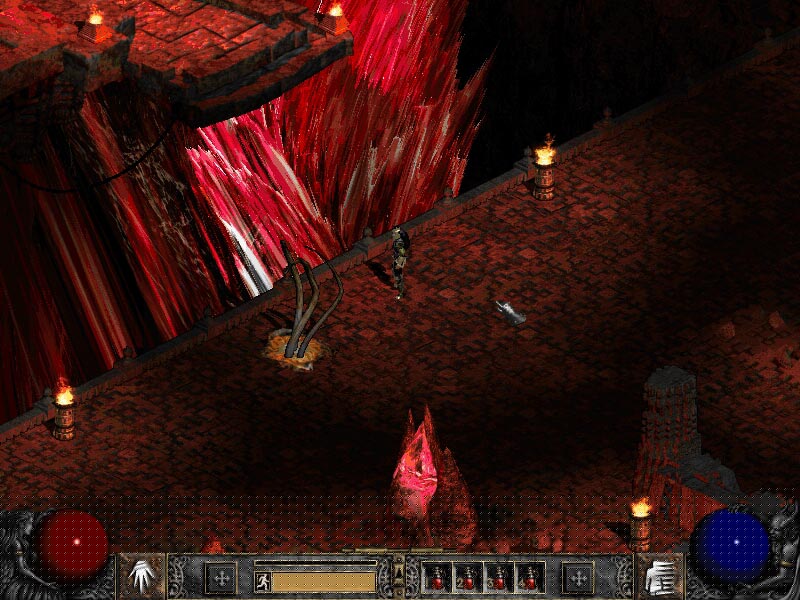Click the cross button beside the open-hand skill

[x=221, y=577]
